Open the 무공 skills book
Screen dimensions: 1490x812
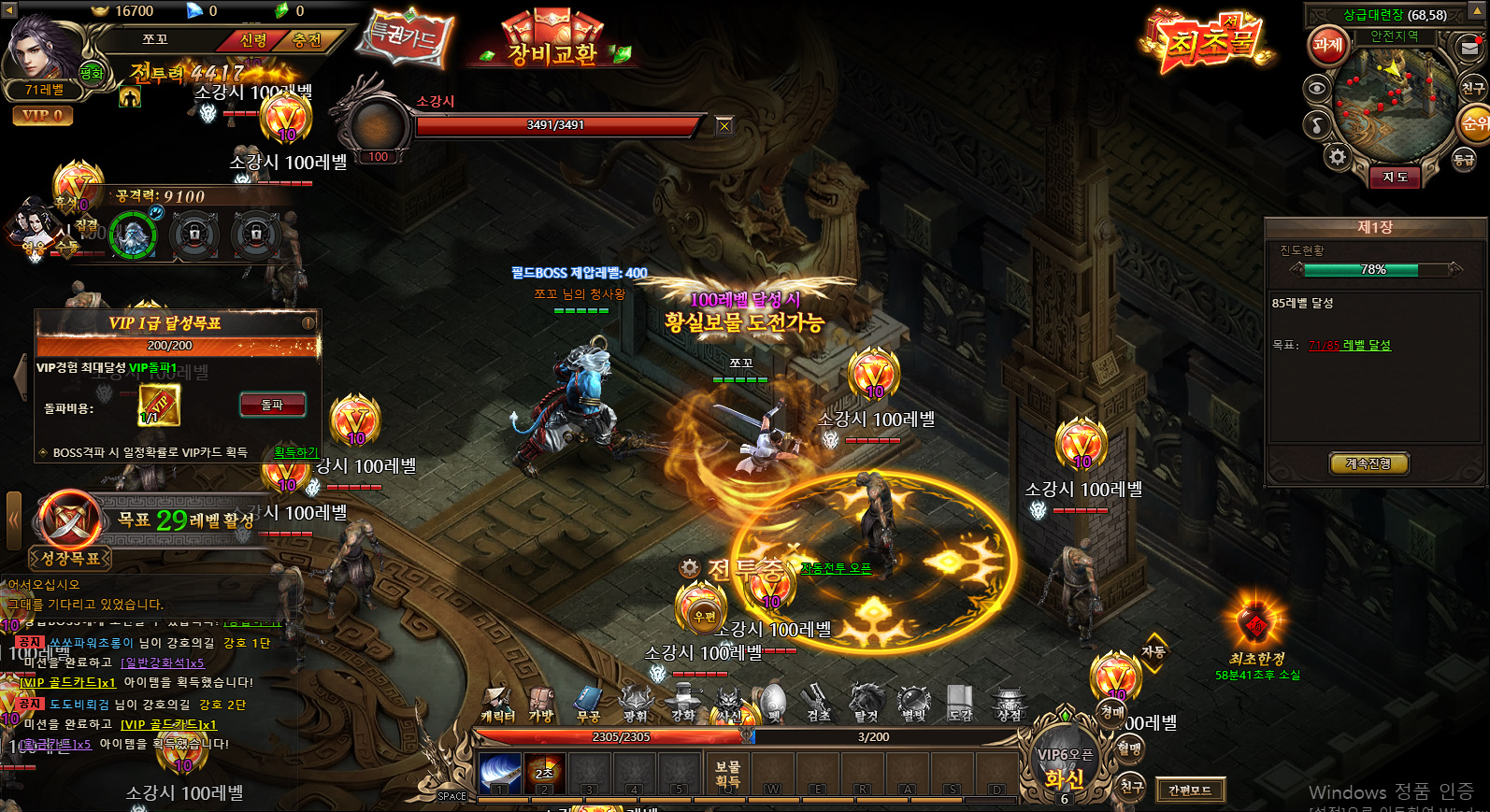pos(588,704)
